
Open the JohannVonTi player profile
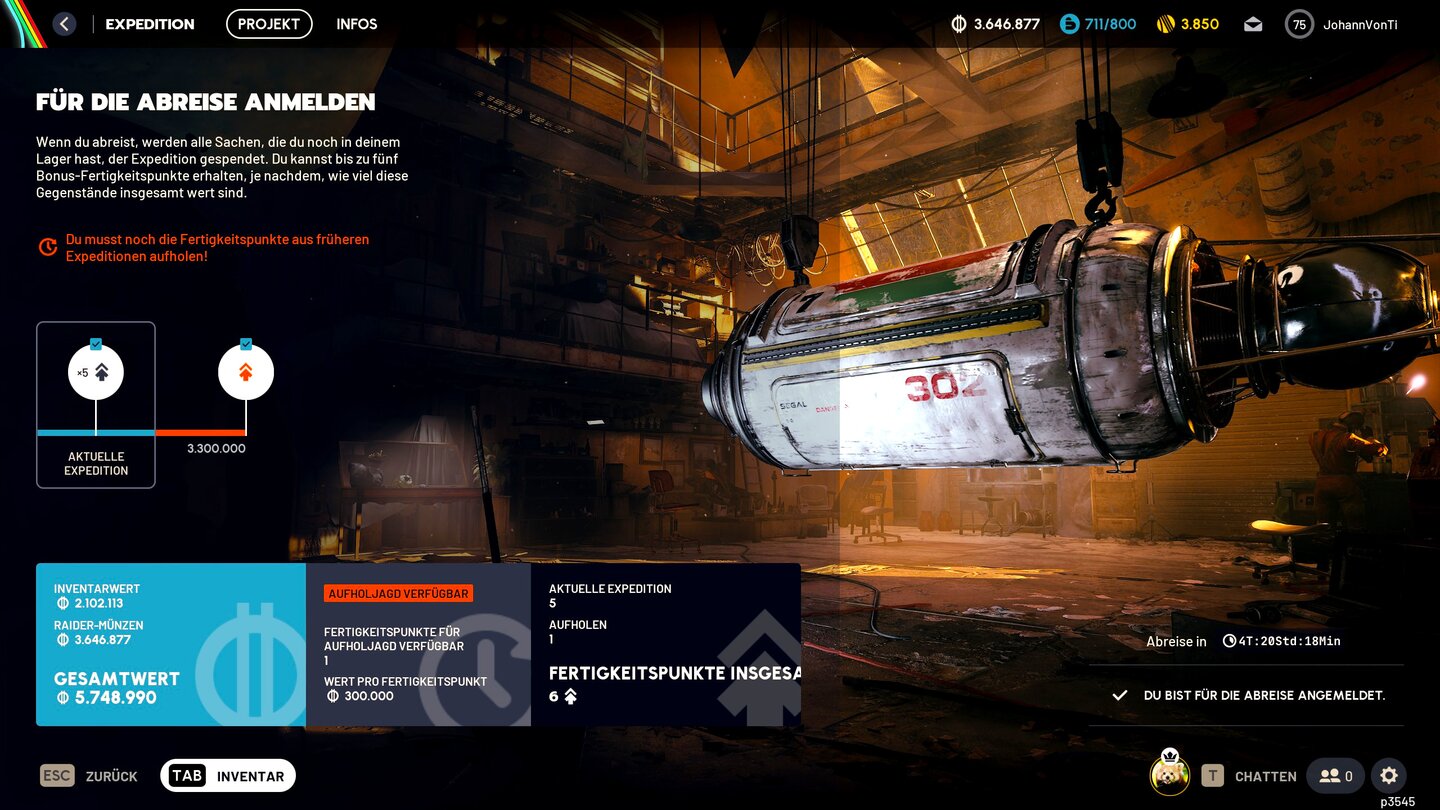click(1341, 25)
